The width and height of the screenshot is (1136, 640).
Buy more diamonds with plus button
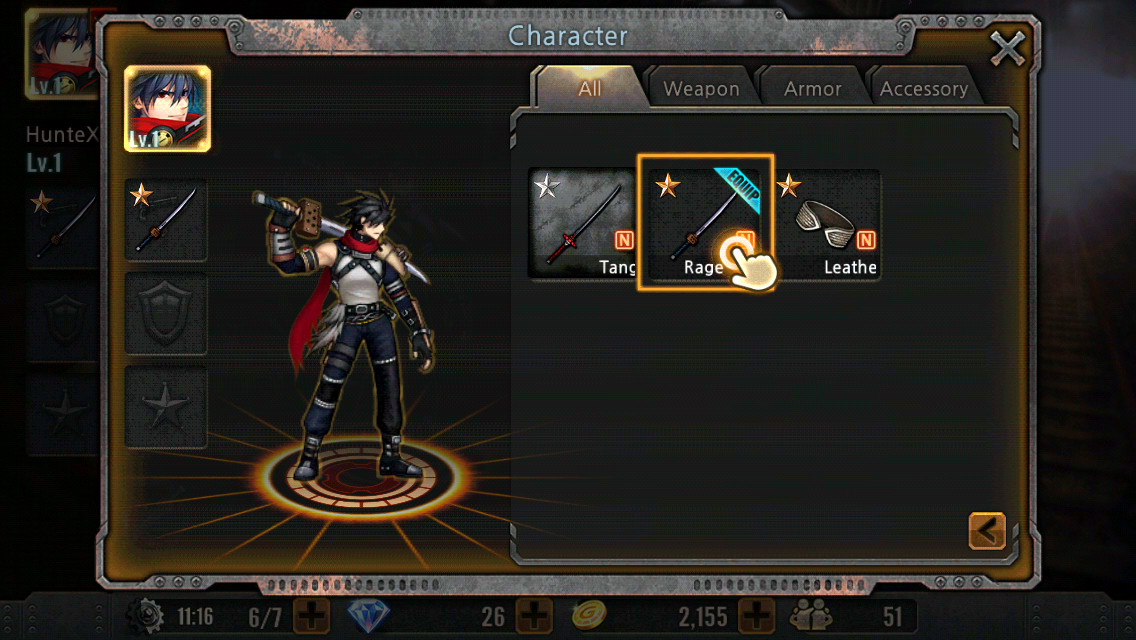pyautogui.click(x=534, y=616)
